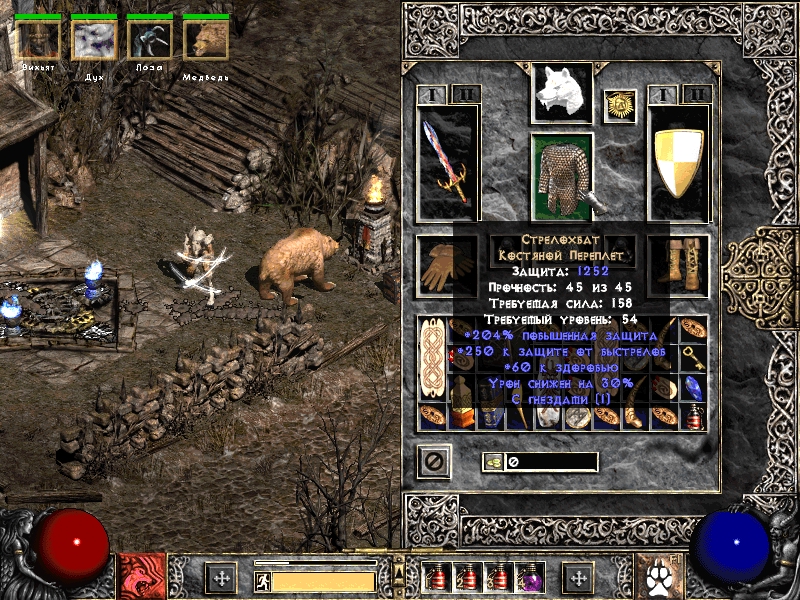Choose the Медведь bear portrait
The width and height of the screenshot is (800, 600).
206,40
